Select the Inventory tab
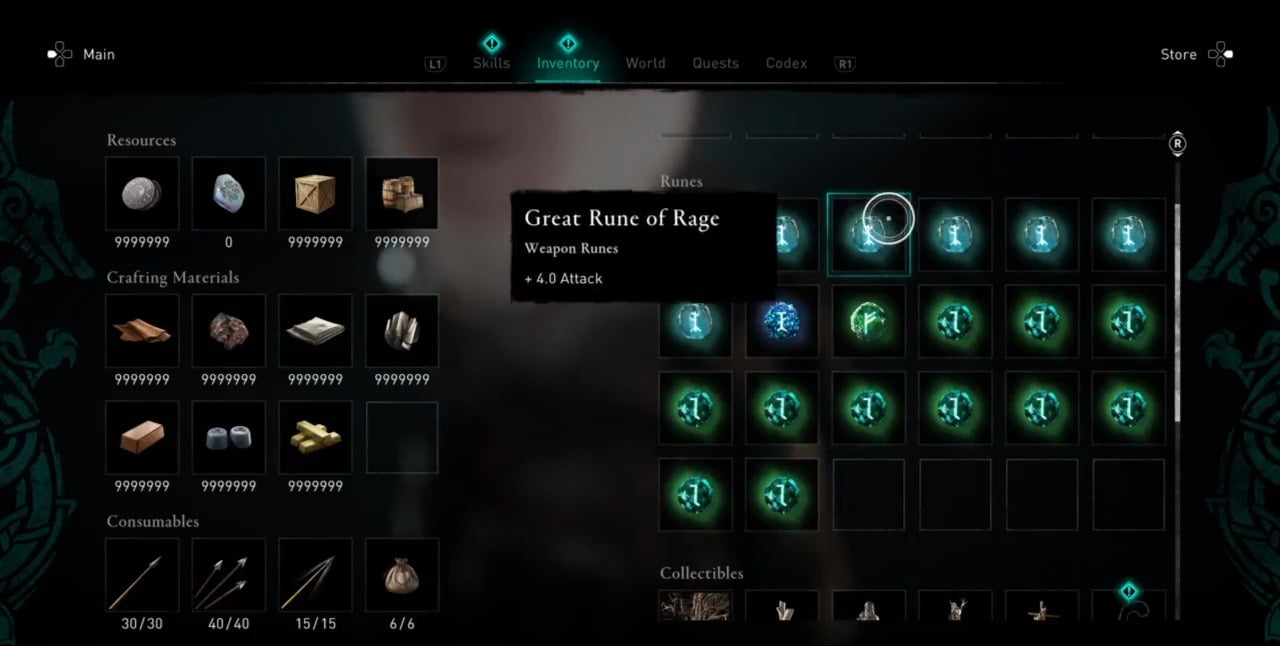 568,63
